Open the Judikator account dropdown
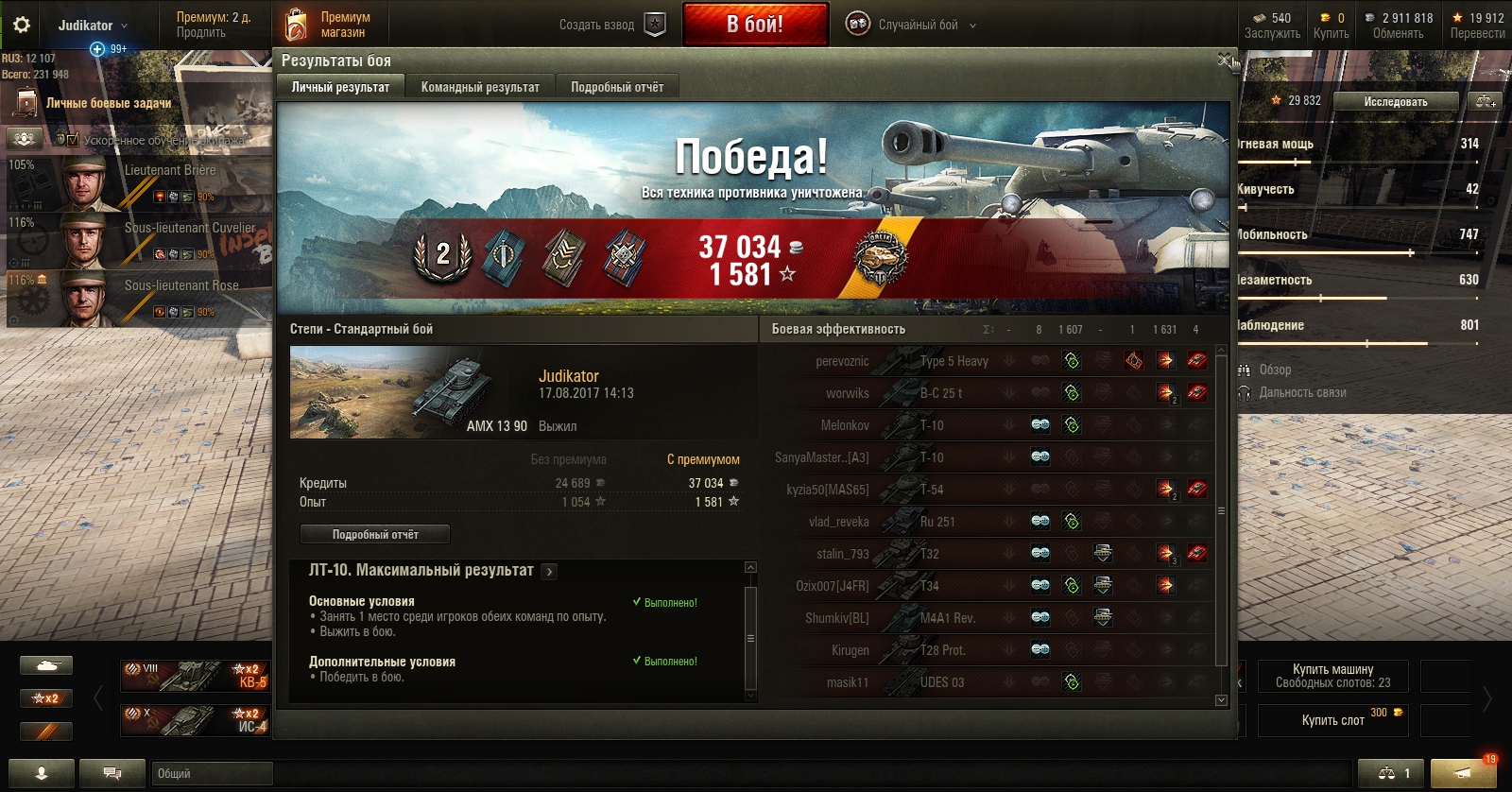Image resolution: width=1512 pixels, height=792 pixels. 92,26
